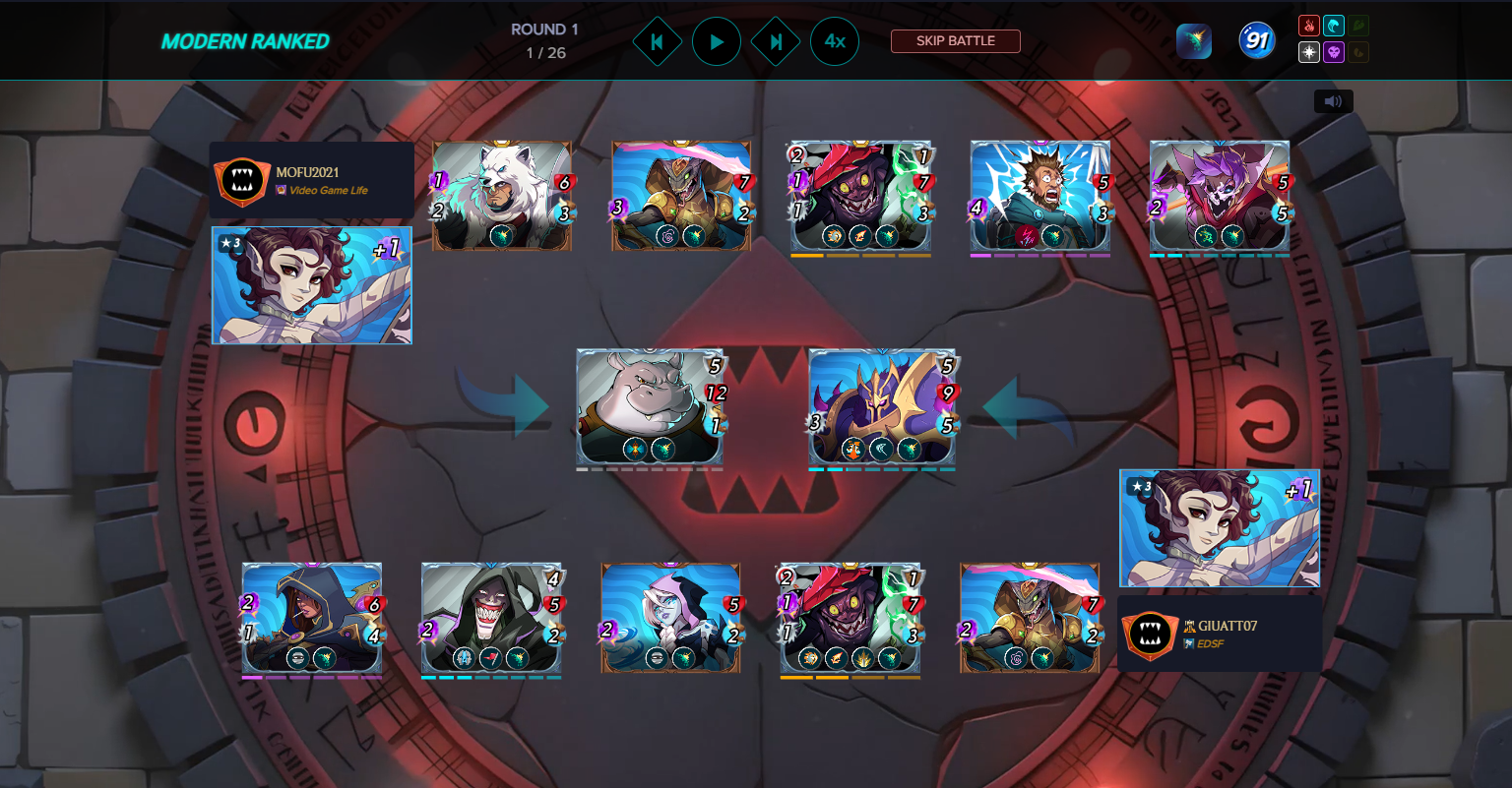Click the hummingbird ruleset icon

coord(1194,41)
